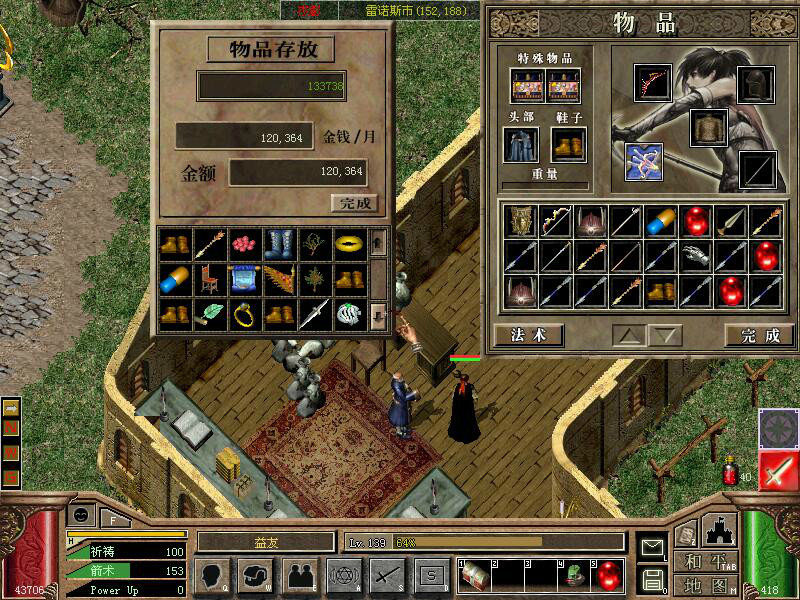Select the silver gauntlet in inventory
The width and height of the screenshot is (800, 600).
pyautogui.click(x=697, y=256)
